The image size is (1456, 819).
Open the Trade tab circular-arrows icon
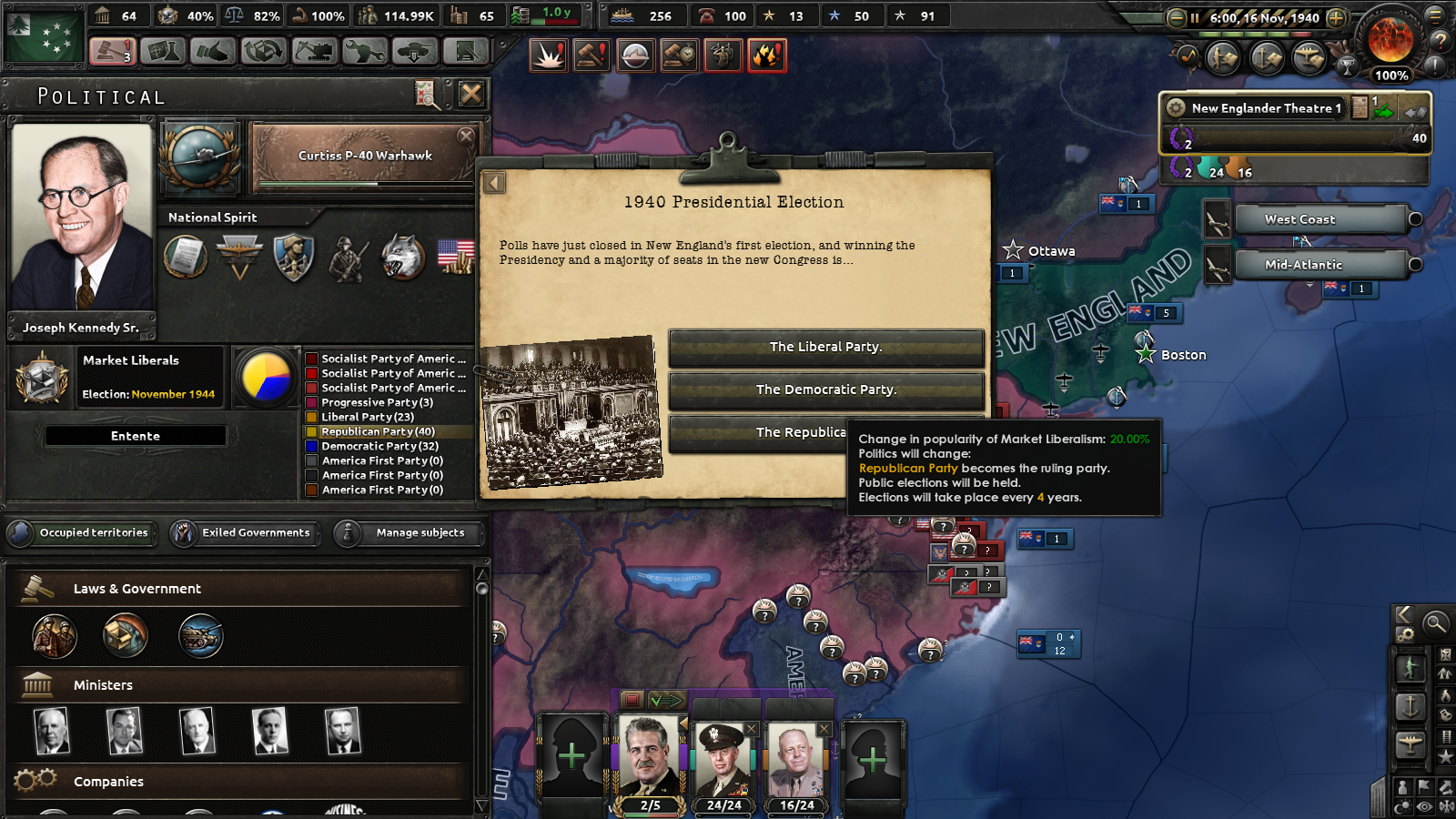pyautogui.click(x=264, y=52)
